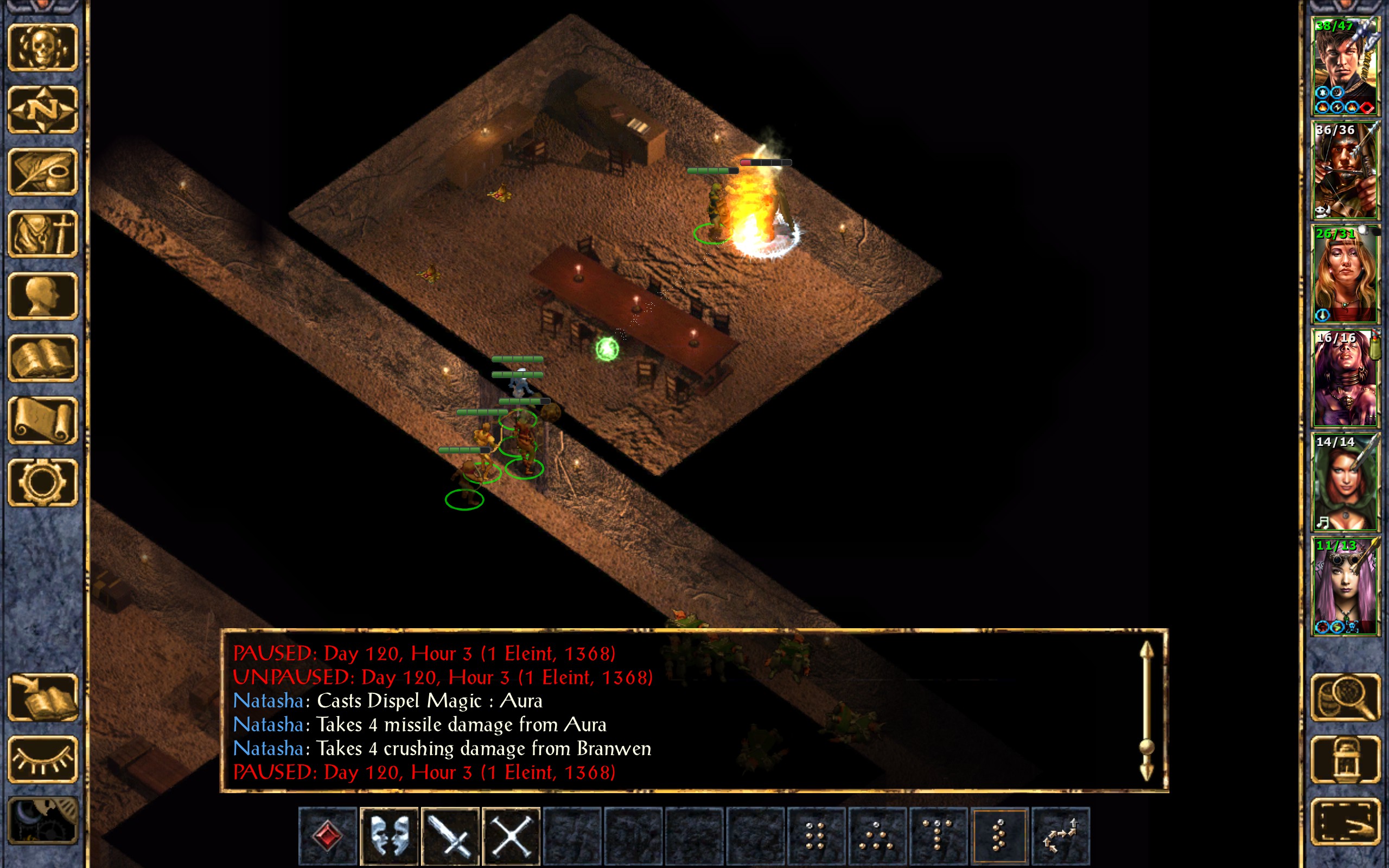Image resolution: width=1389 pixels, height=868 pixels.
Task: Choose the pink-haired character portrait
Action: pyautogui.click(x=1345, y=585)
